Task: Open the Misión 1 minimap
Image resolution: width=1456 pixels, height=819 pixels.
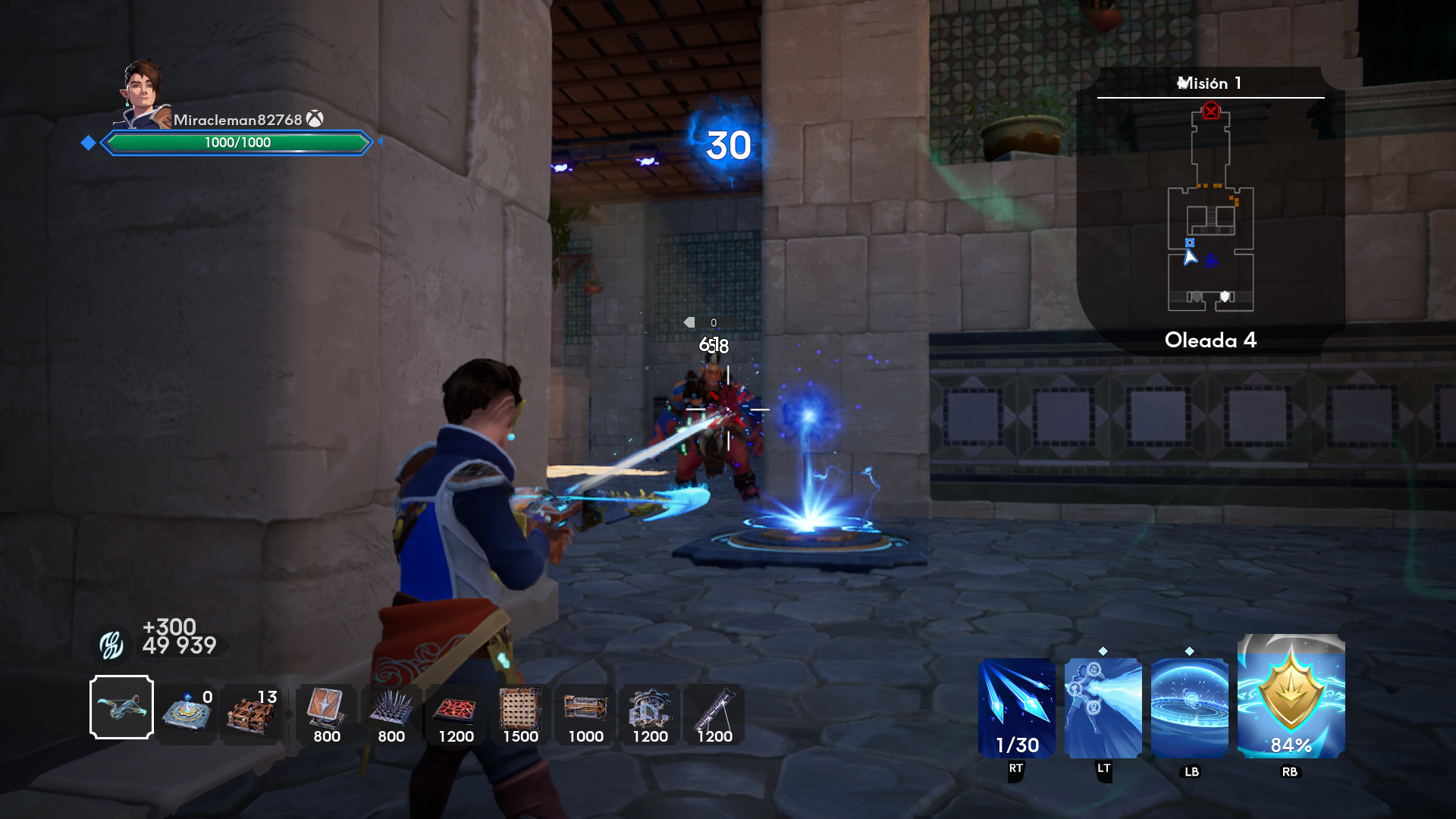Action: click(x=1210, y=209)
